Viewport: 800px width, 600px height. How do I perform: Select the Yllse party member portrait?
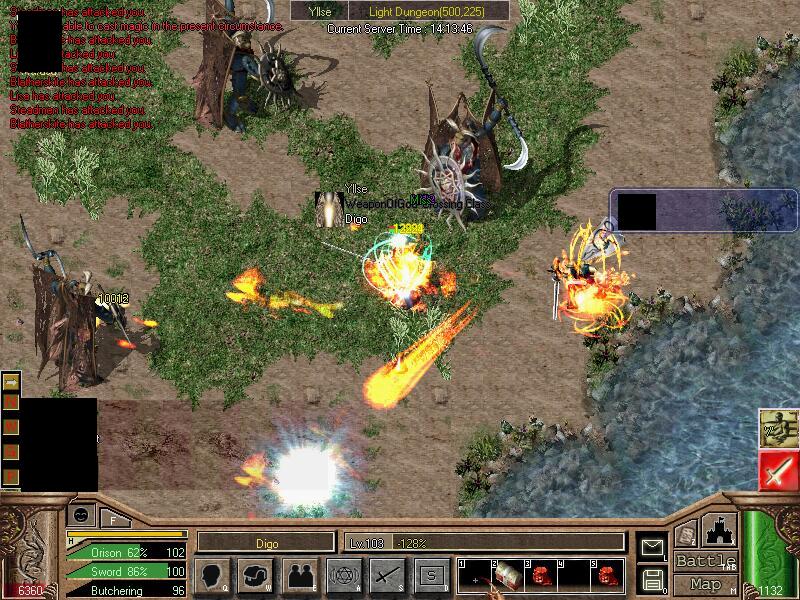pyautogui.click(x=329, y=209)
